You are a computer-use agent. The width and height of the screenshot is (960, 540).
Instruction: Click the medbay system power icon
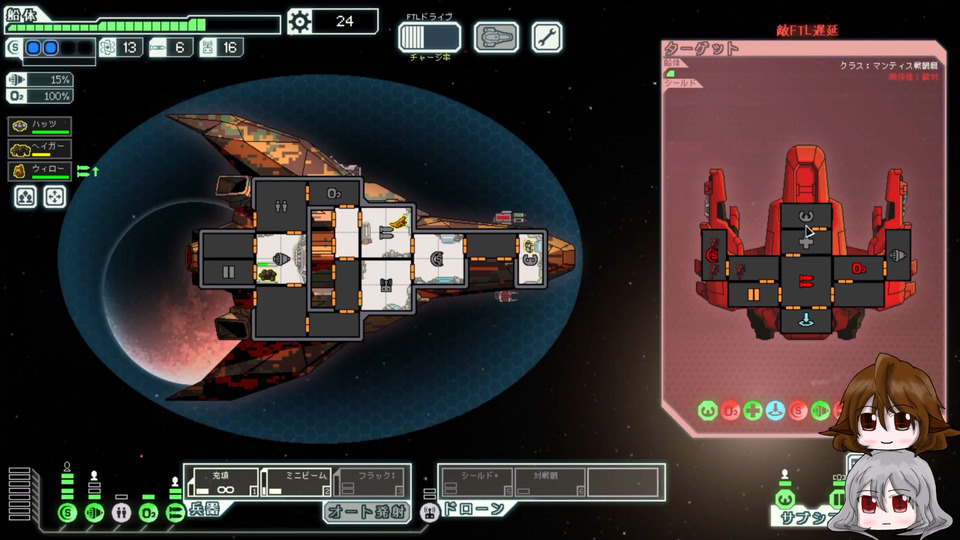pyautogui.click(x=122, y=514)
